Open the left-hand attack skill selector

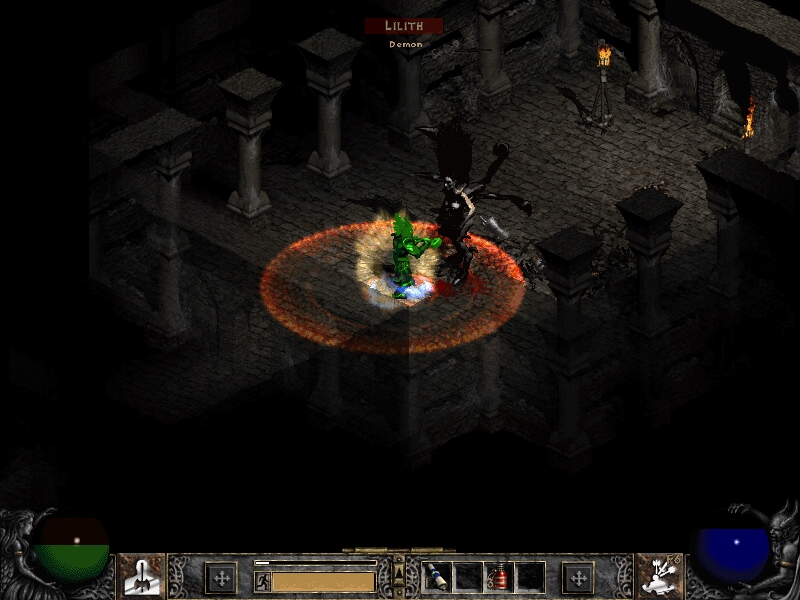(x=141, y=576)
